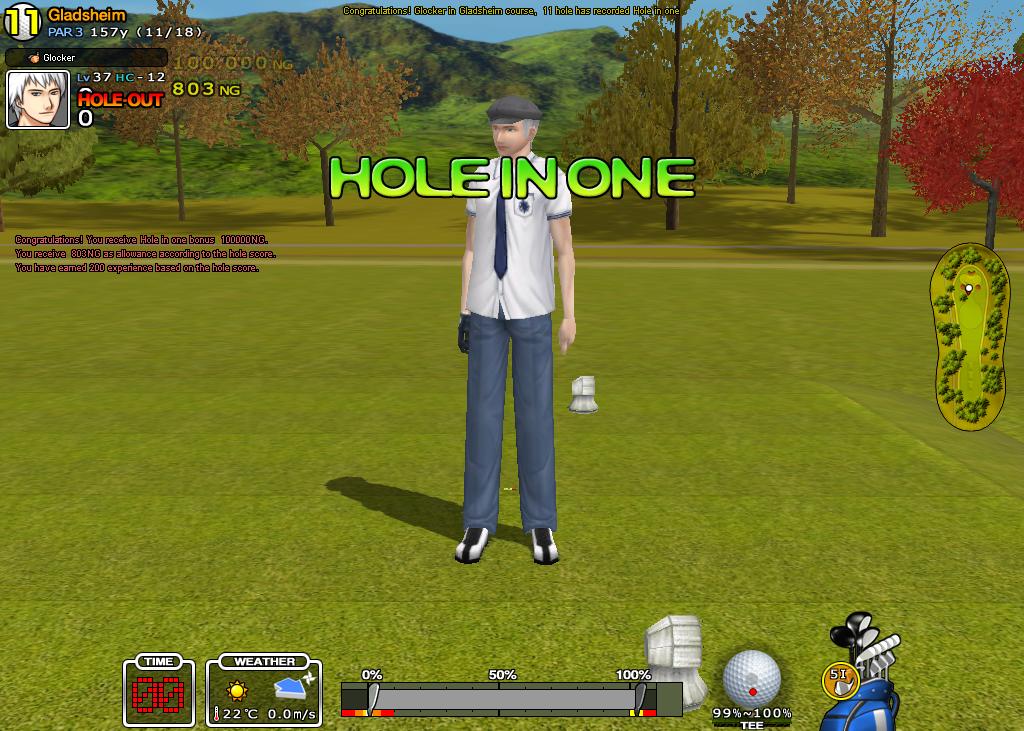This screenshot has width=1024, height=731.
Task: Click the silver-haired player portrait
Action: click(38, 100)
